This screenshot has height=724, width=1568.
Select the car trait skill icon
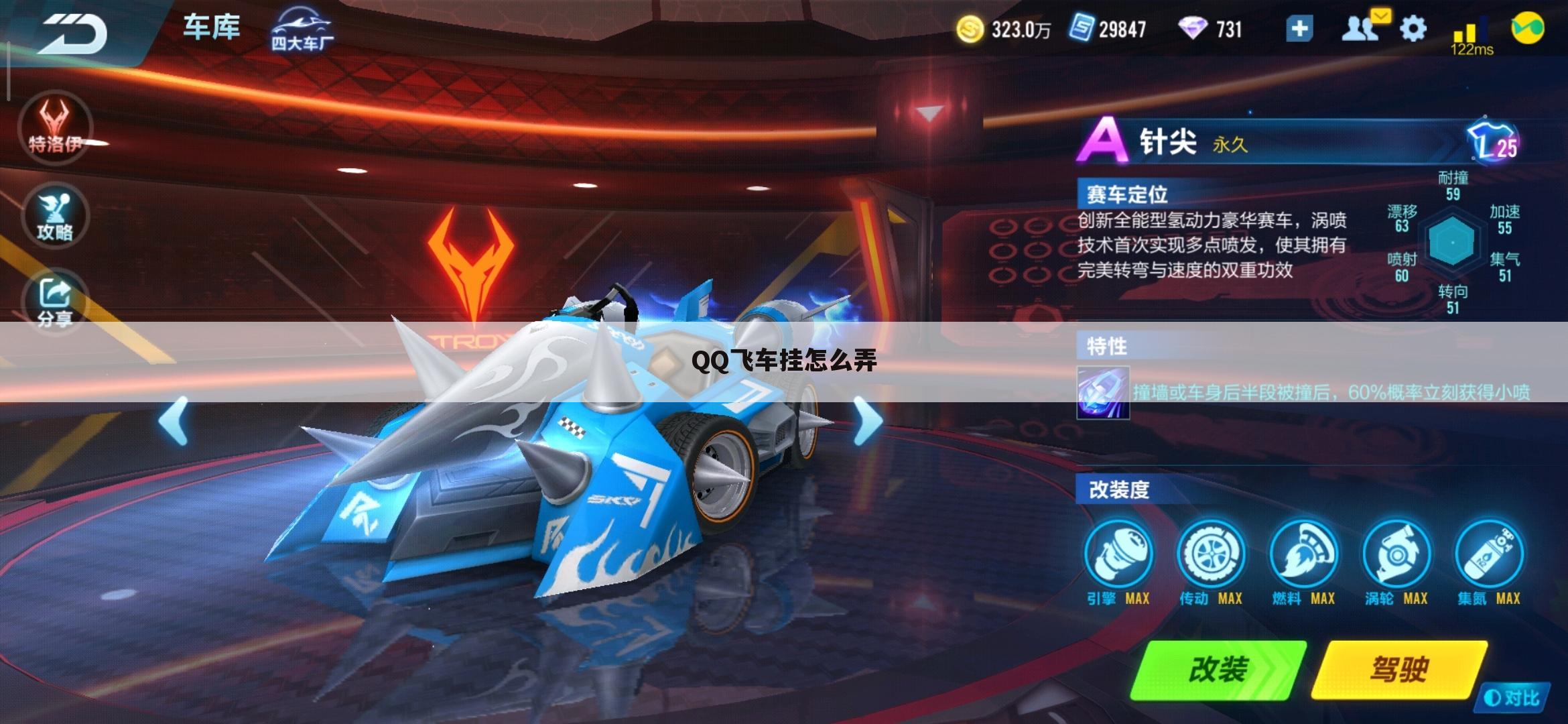click(1103, 393)
